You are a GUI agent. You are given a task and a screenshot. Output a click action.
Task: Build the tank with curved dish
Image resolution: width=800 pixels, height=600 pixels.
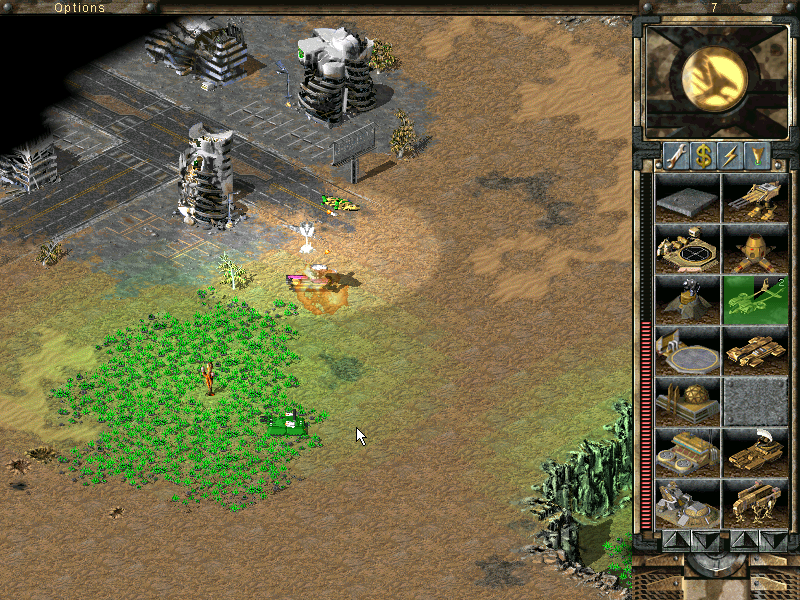click(x=754, y=452)
